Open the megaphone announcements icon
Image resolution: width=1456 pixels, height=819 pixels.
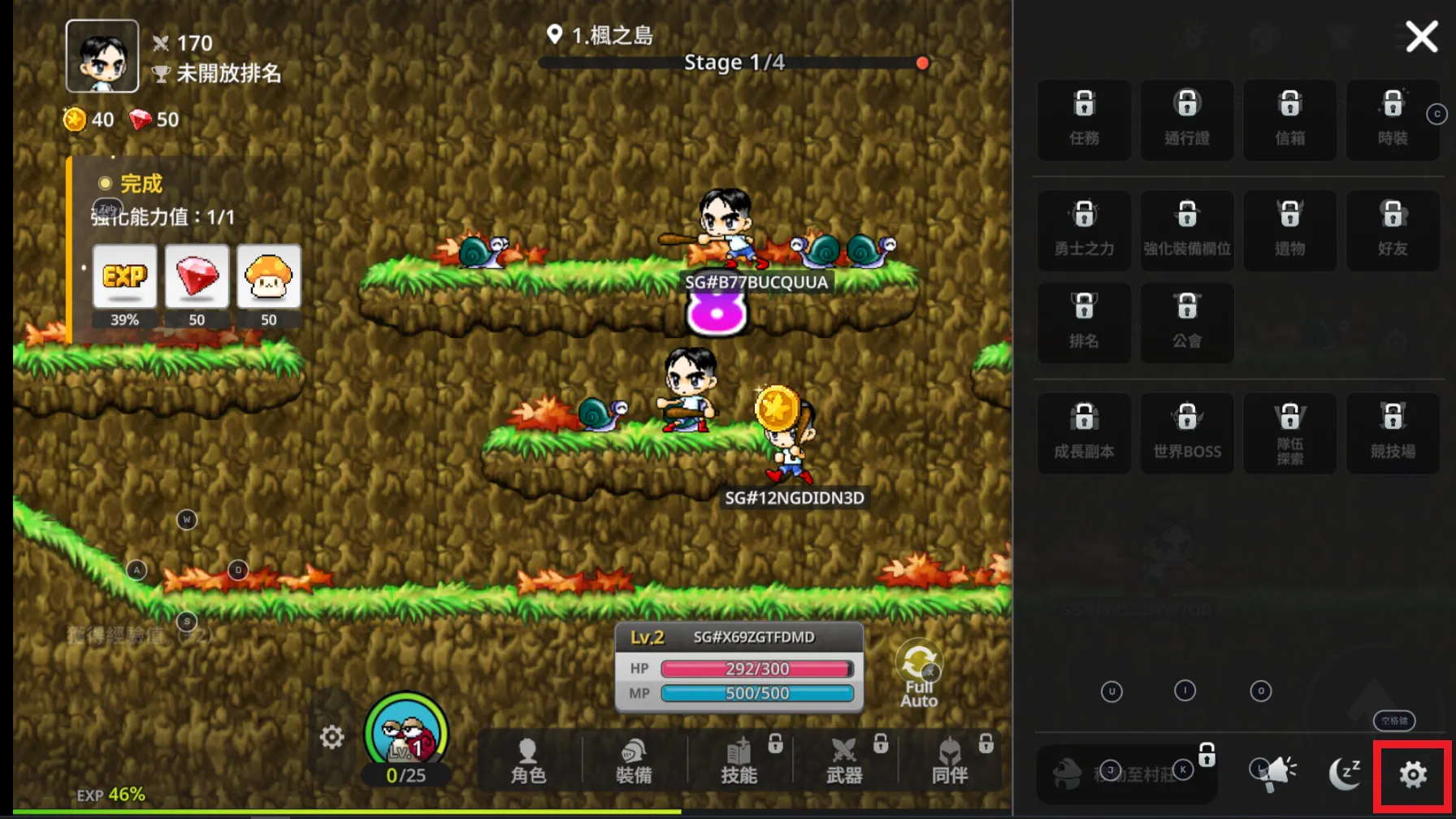[1279, 773]
